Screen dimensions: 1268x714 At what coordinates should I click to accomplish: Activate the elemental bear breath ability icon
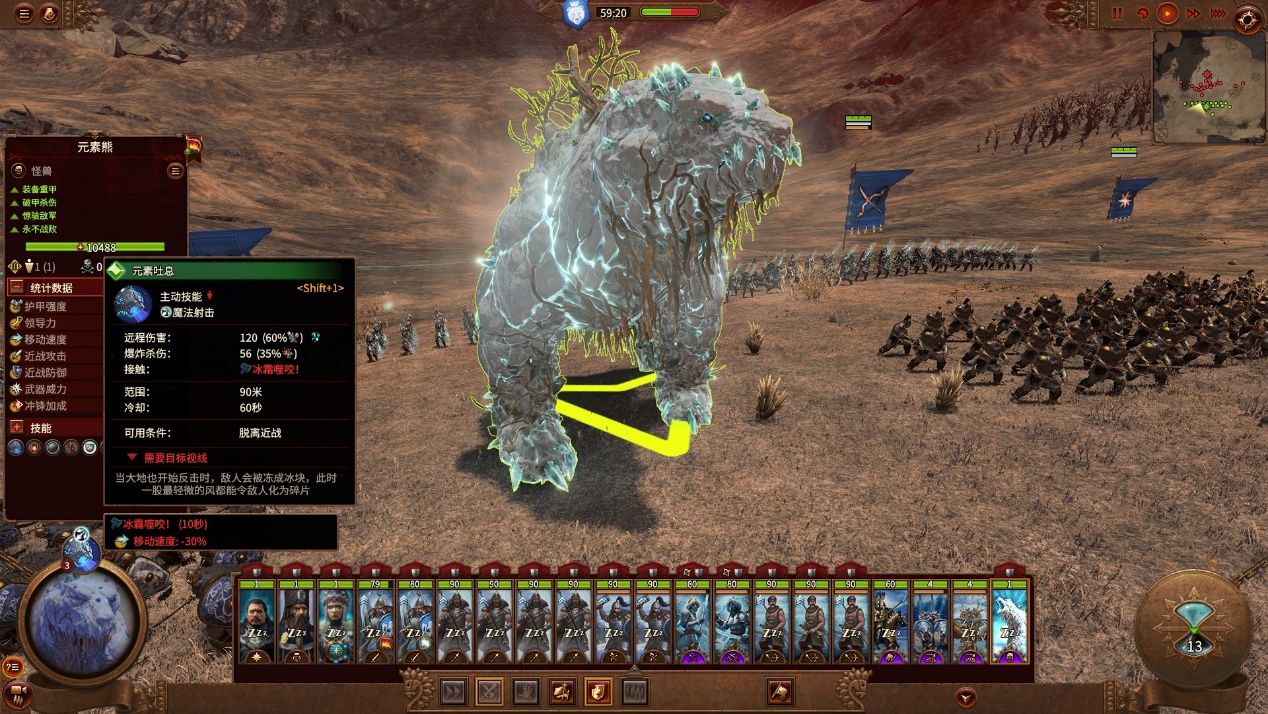coord(16,447)
